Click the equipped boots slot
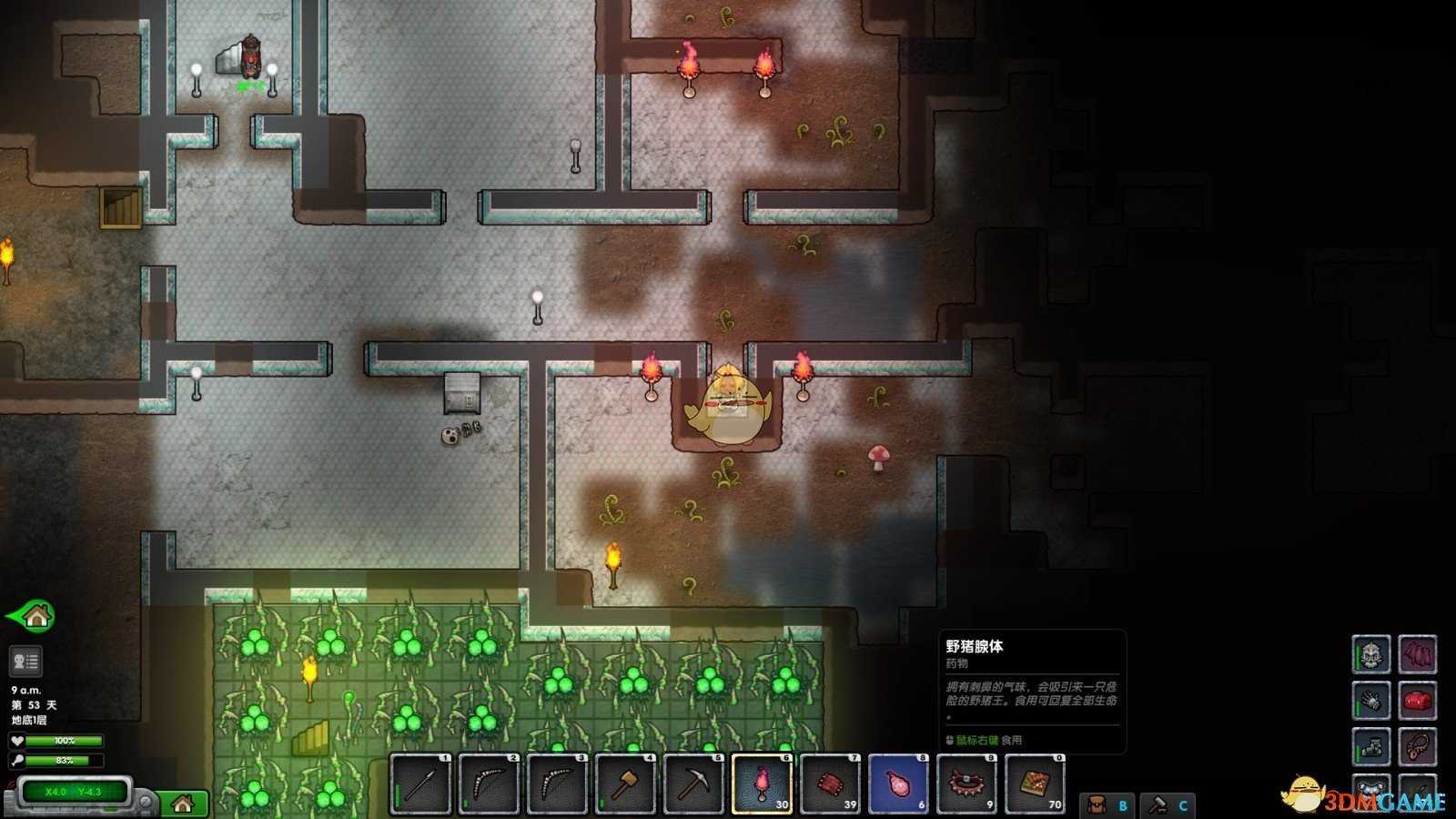This screenshot has height=819, width=1456. click(x=1371, y=747)
